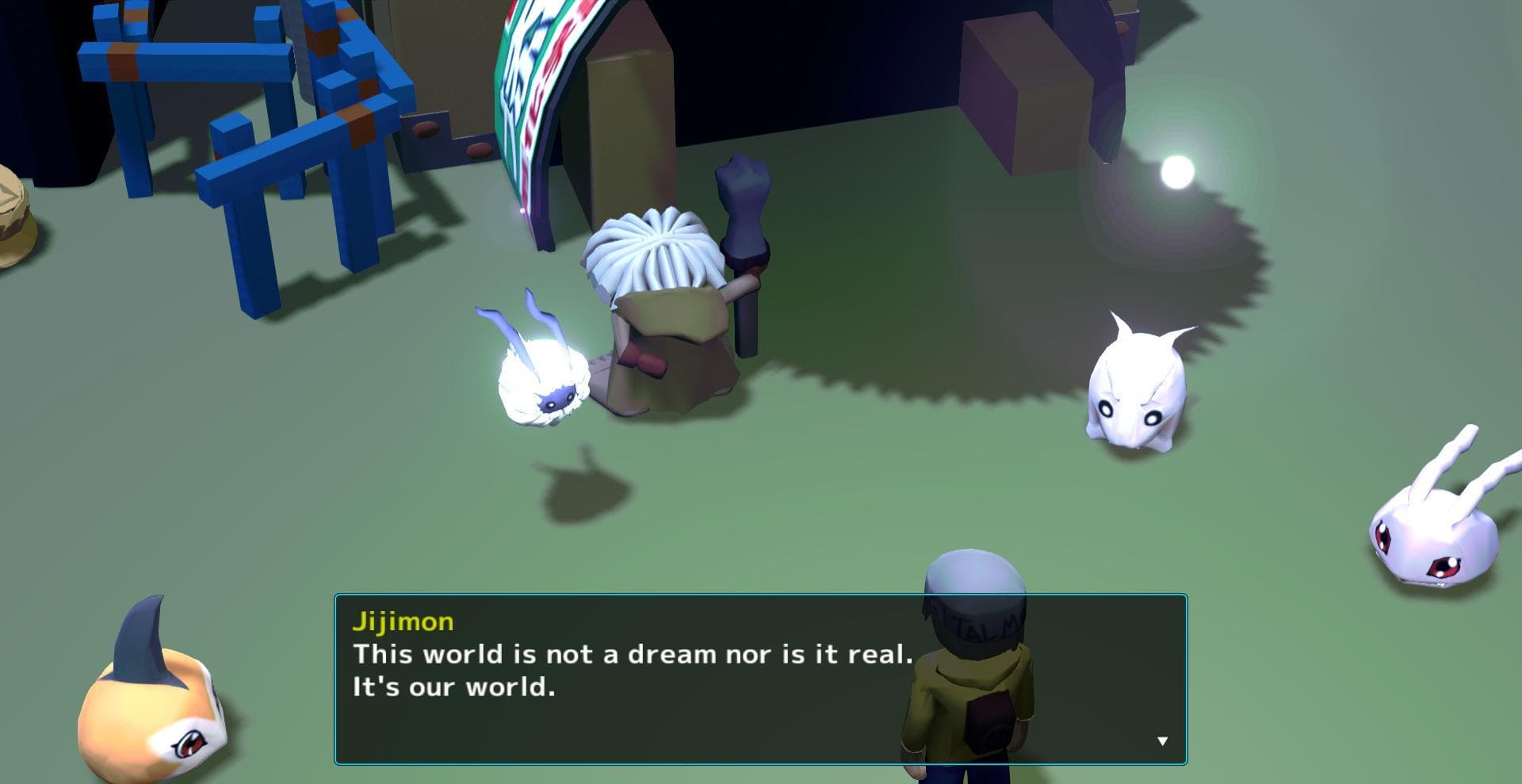This screenshot has height=784, width=1522.
Task: Select the text 'It's our world.'
Action: pos(454,686)
